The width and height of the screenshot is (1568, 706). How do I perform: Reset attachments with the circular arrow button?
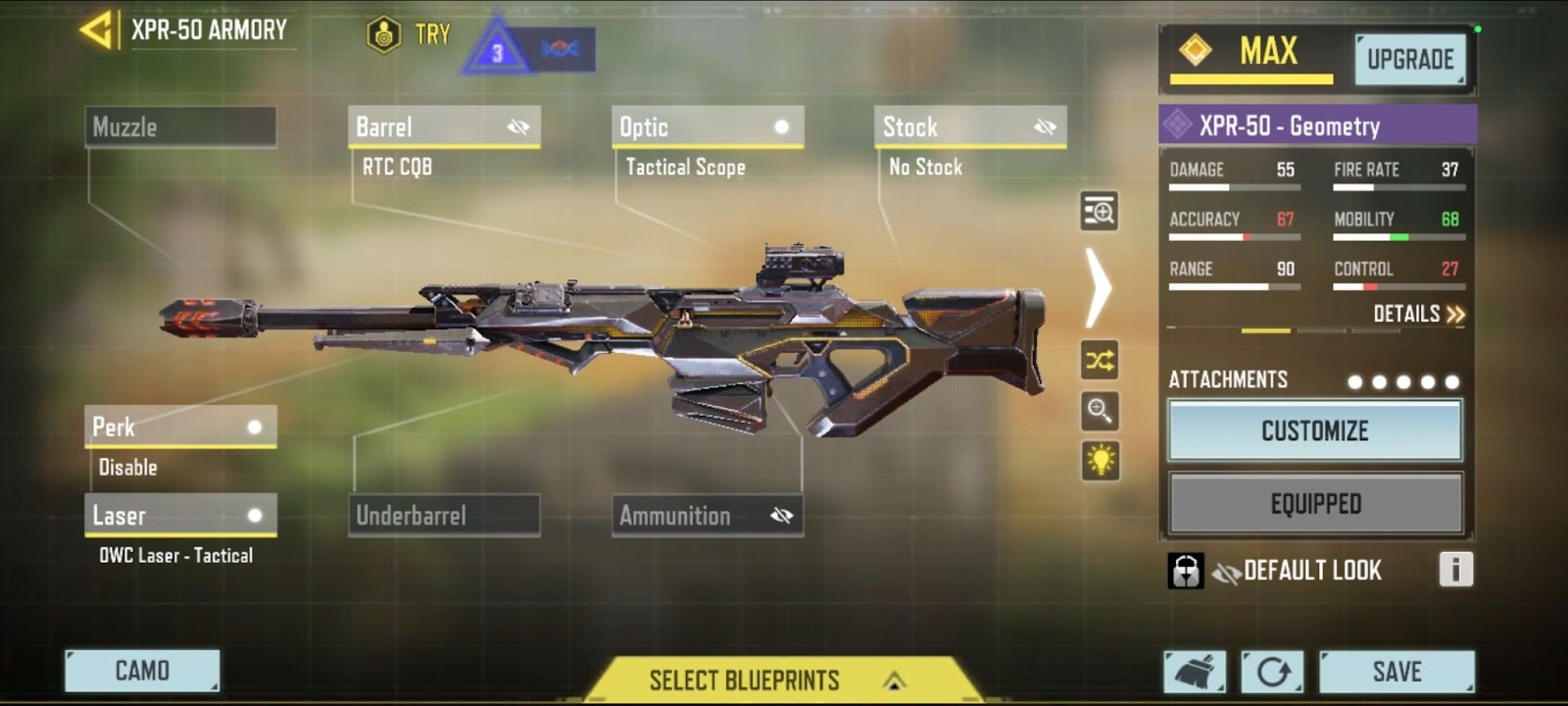(1272, 672)
